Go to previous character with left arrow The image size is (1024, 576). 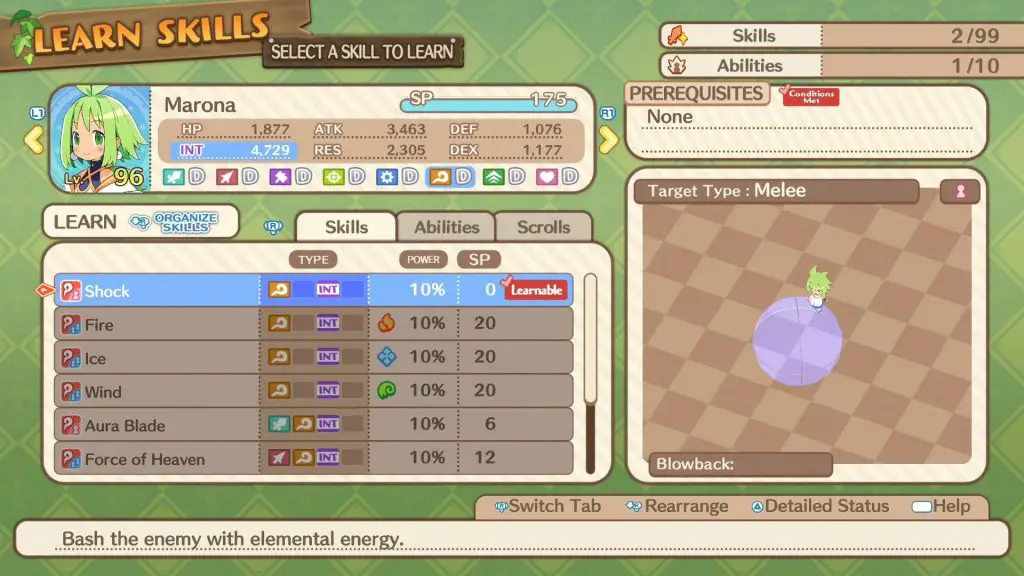[34, 139]
